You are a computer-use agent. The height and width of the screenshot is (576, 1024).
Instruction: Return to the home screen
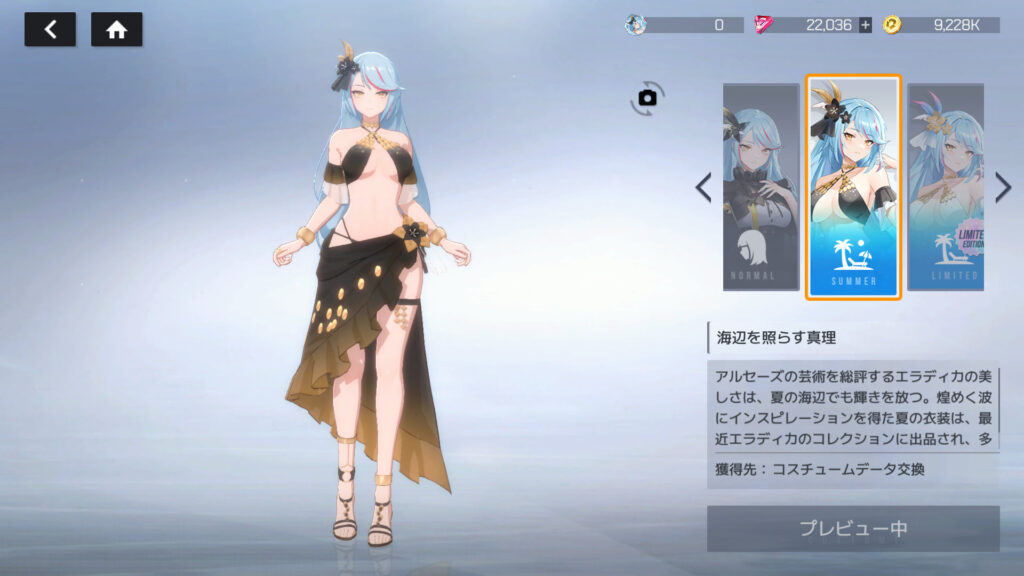117,30
